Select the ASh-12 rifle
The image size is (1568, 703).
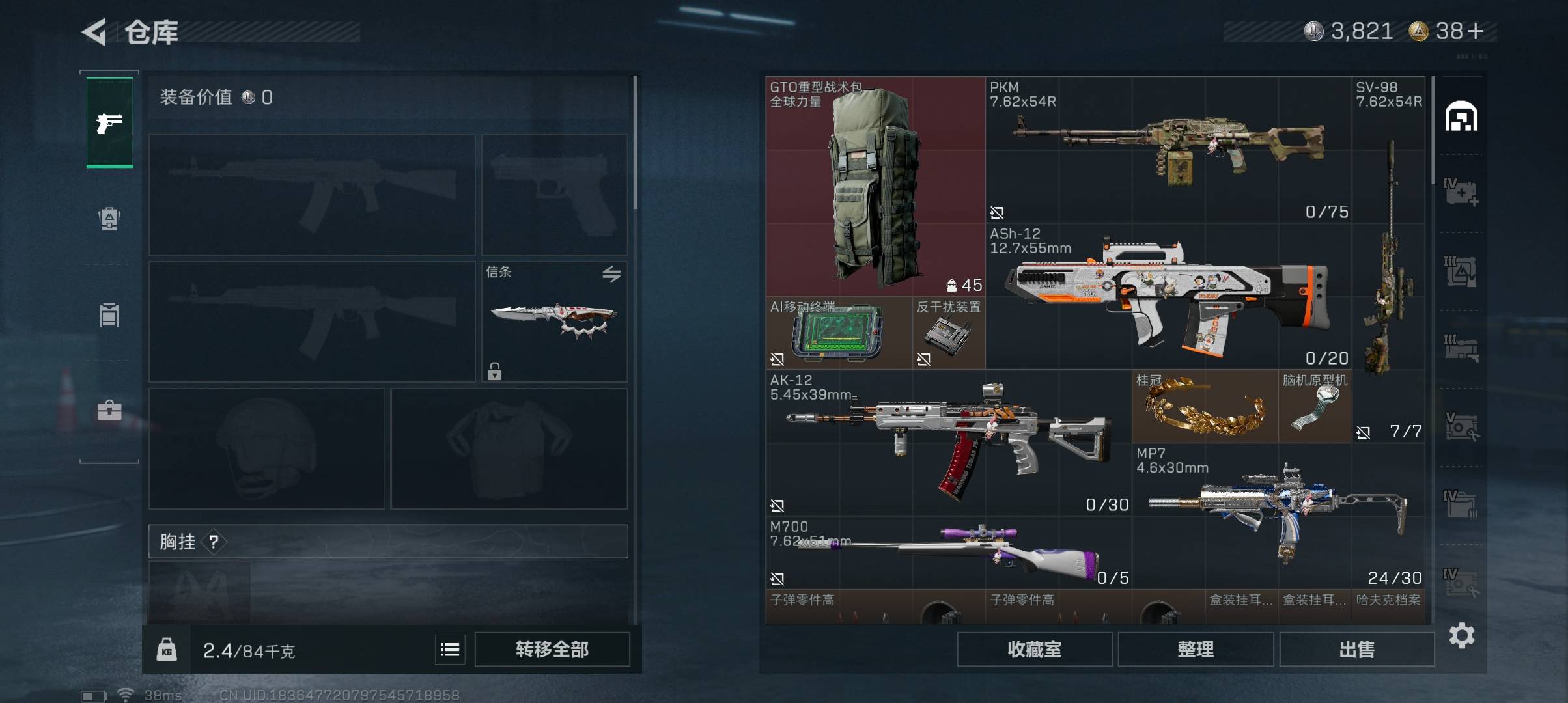[1168, 296]
